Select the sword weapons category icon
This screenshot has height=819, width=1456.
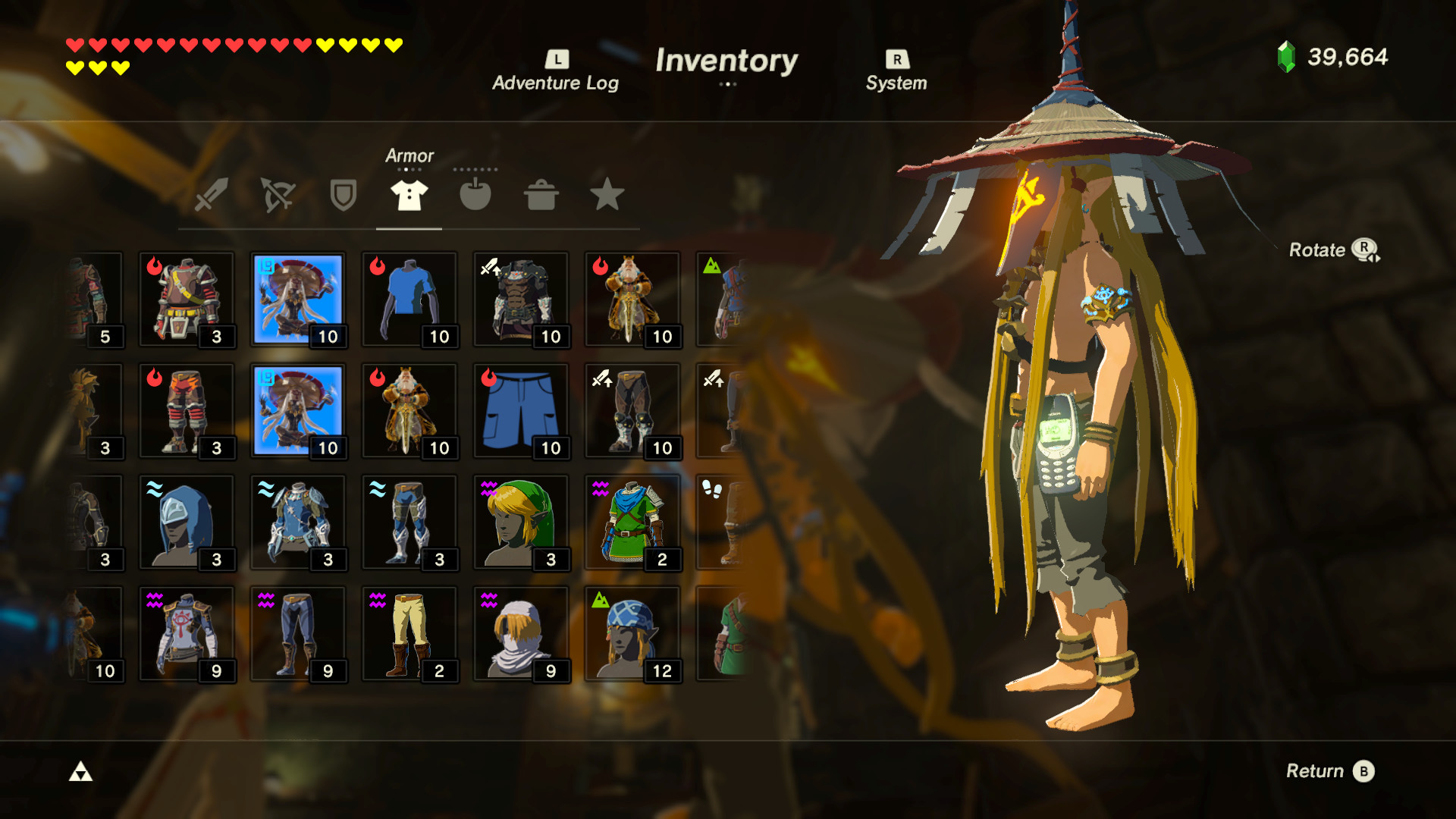pos(211,196)
